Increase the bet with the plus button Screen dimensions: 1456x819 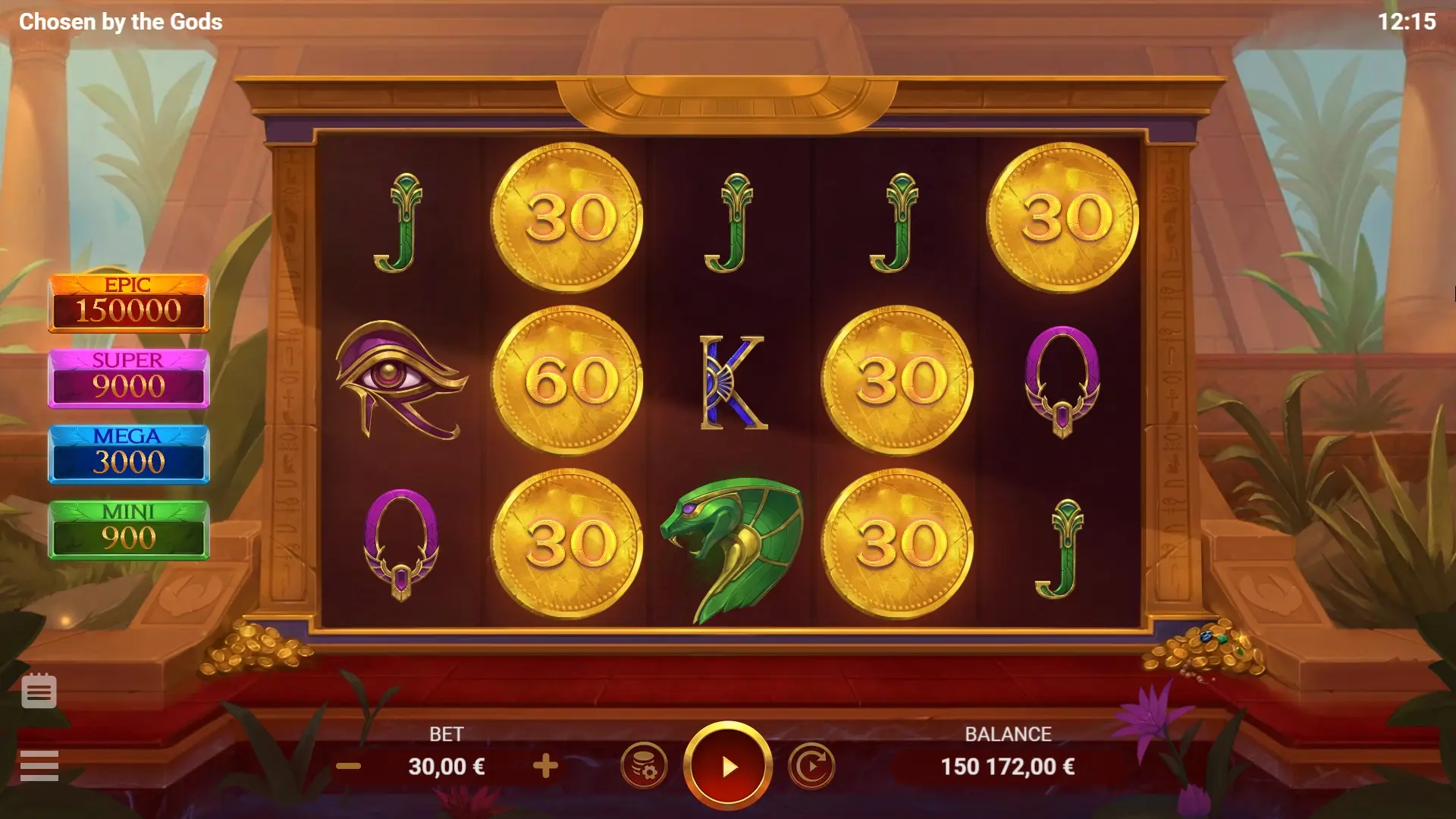pyautogui.click(x=545, y=766)
